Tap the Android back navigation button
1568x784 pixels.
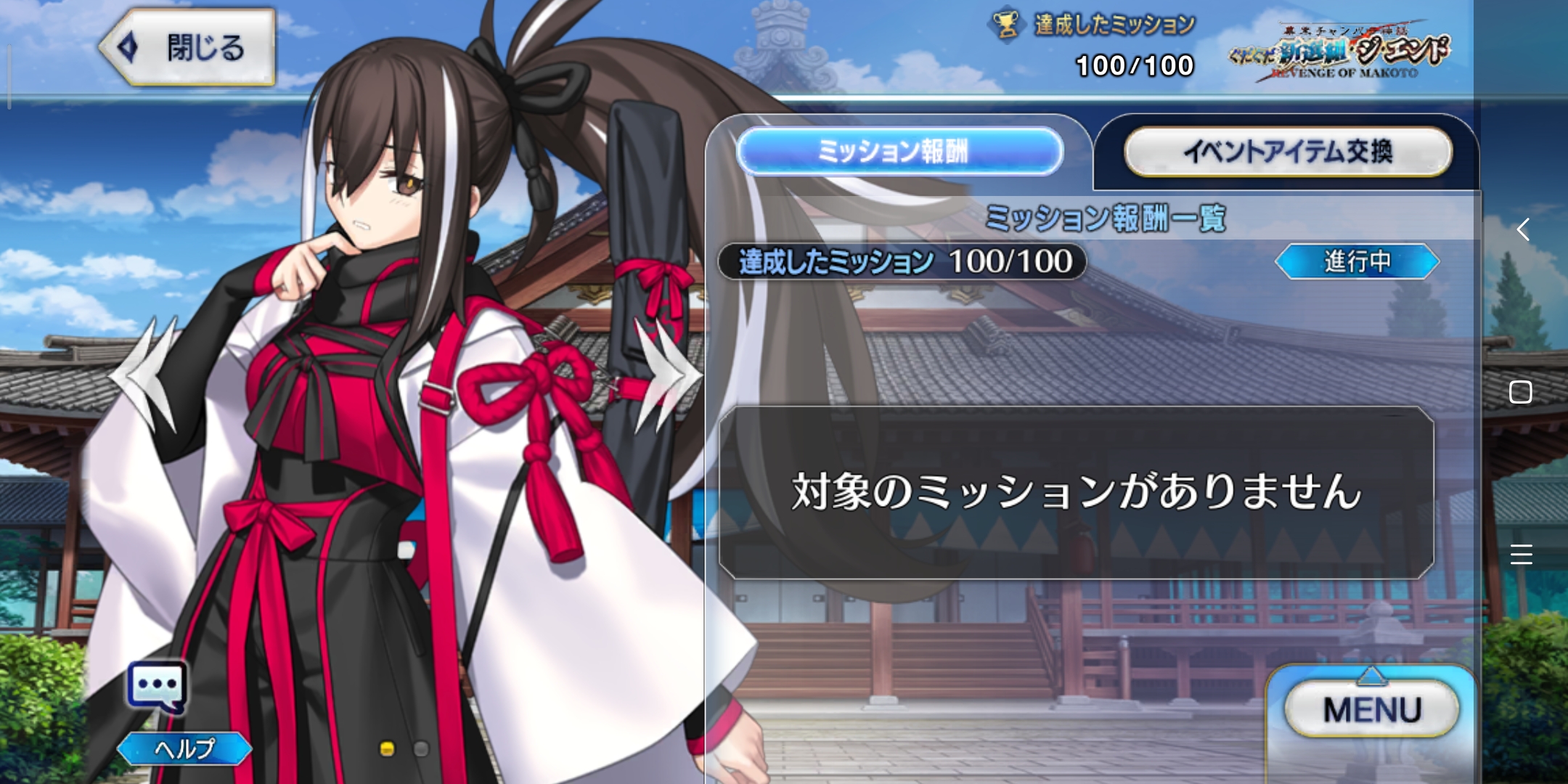coord(1522,230)
